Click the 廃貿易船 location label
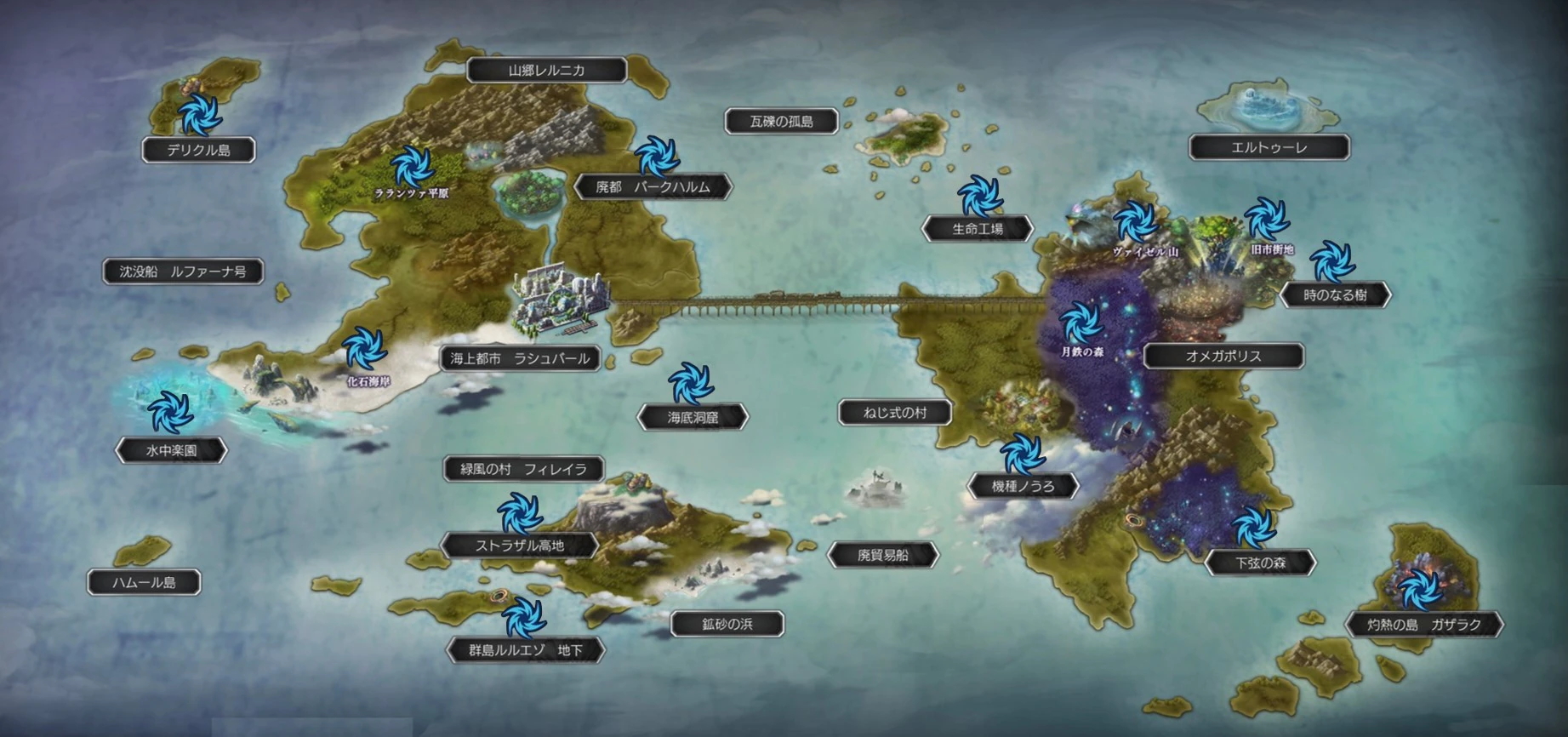Screen dimensions: 1568x737 pos(882,555)
